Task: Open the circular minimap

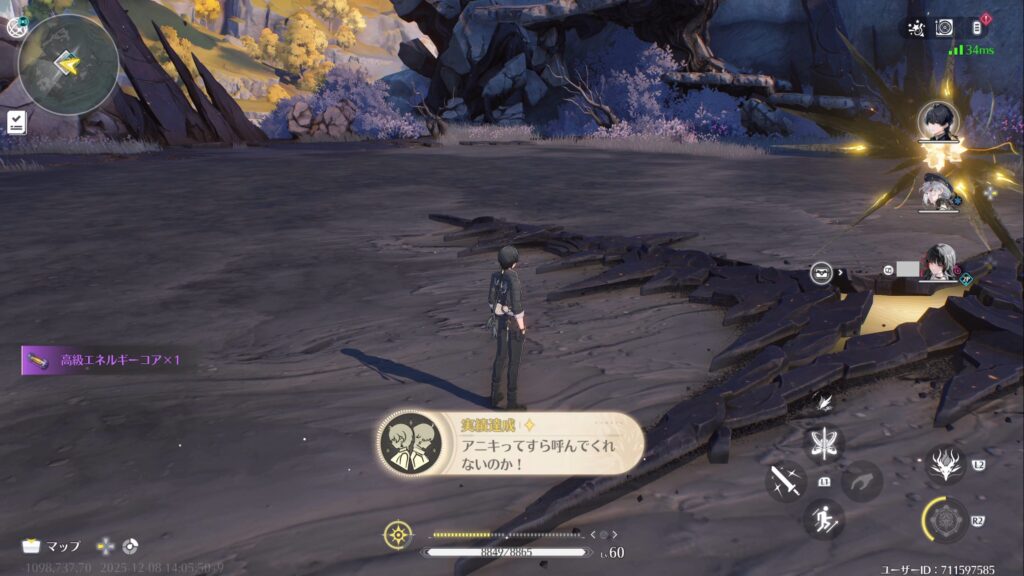Action: tap(68, 64)
